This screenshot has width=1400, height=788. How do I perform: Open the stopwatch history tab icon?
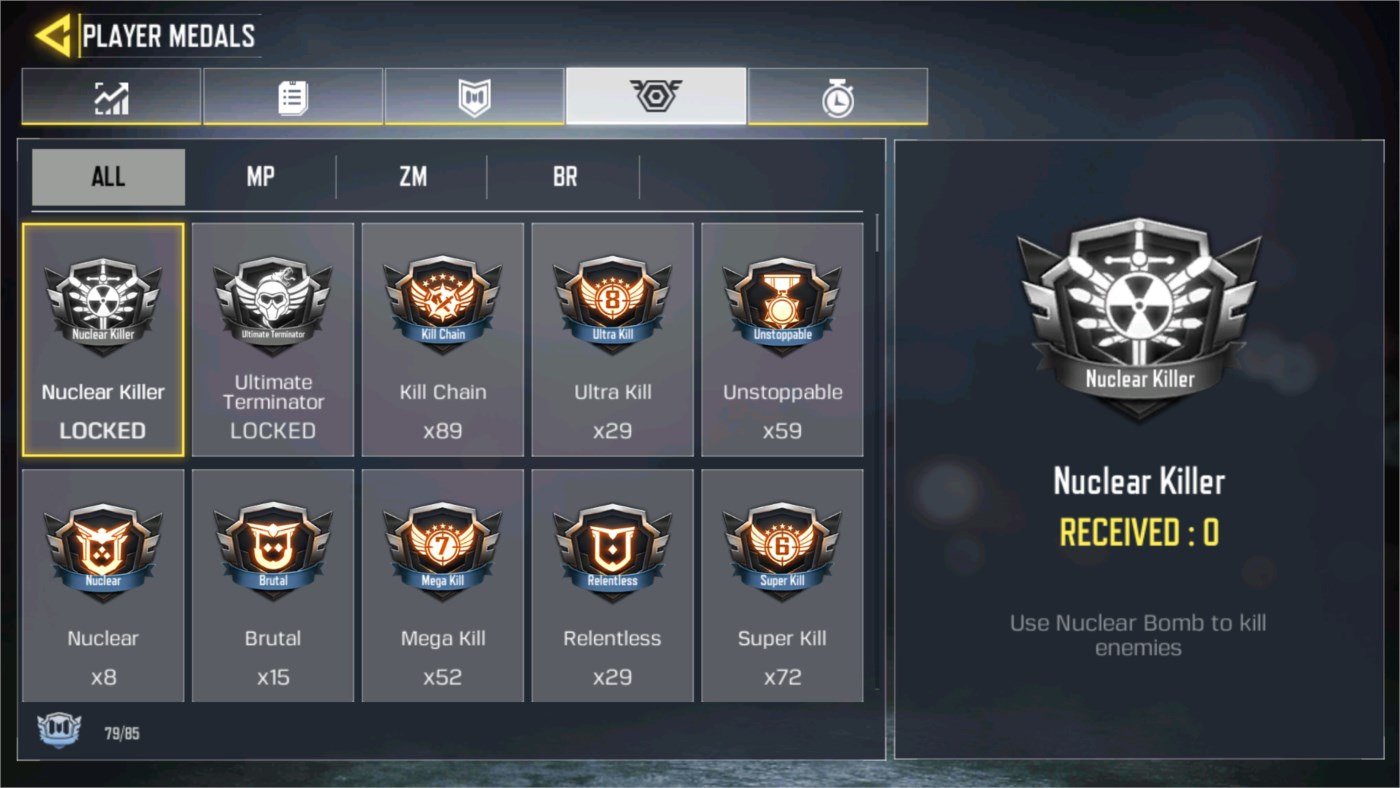[837, 96]
